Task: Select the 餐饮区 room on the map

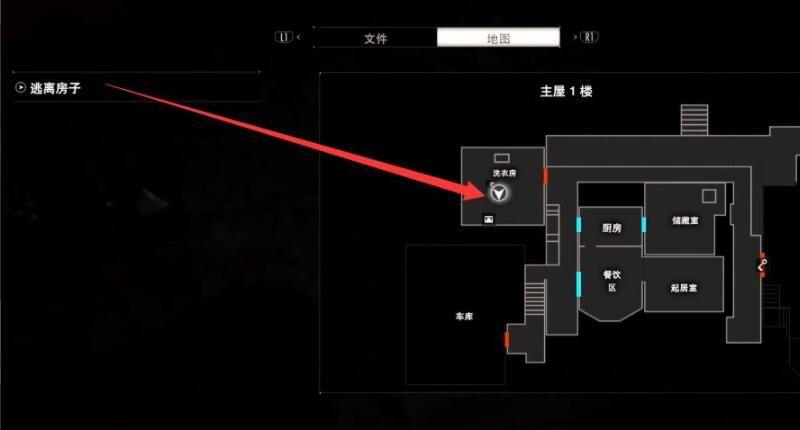Action: point(611,281)
